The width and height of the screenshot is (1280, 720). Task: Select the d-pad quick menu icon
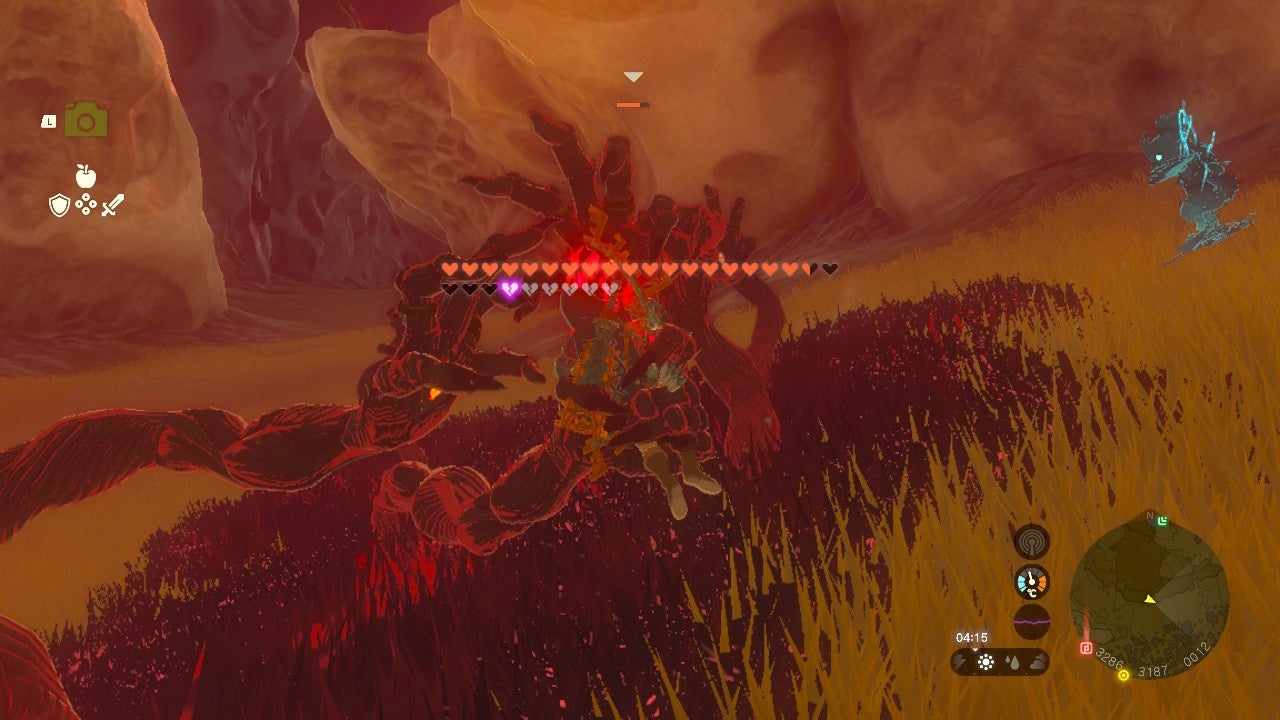pos(86,204)
